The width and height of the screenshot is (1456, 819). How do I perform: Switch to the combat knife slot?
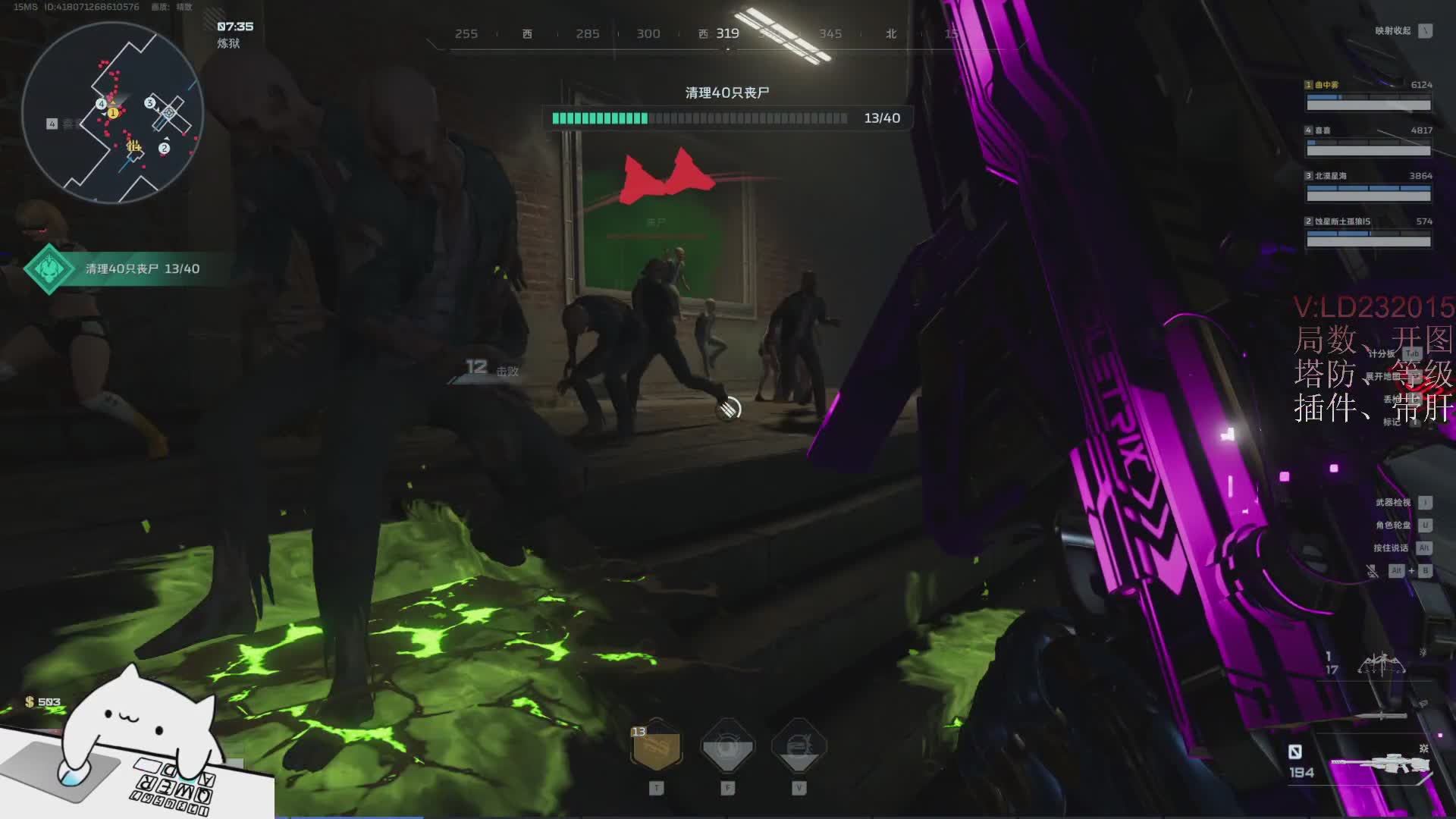point(1381,715)
